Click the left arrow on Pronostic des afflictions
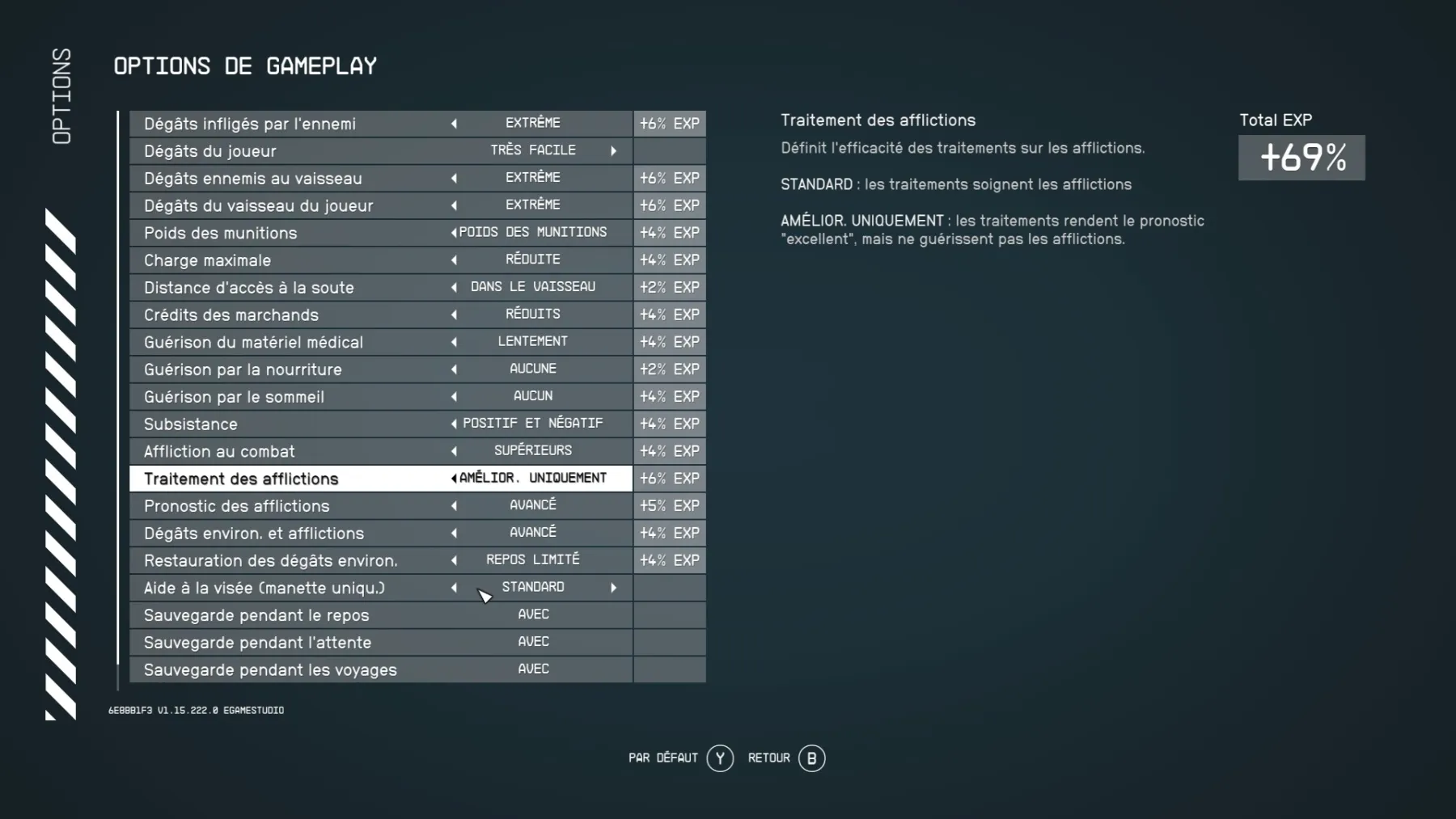 point(454,505)
